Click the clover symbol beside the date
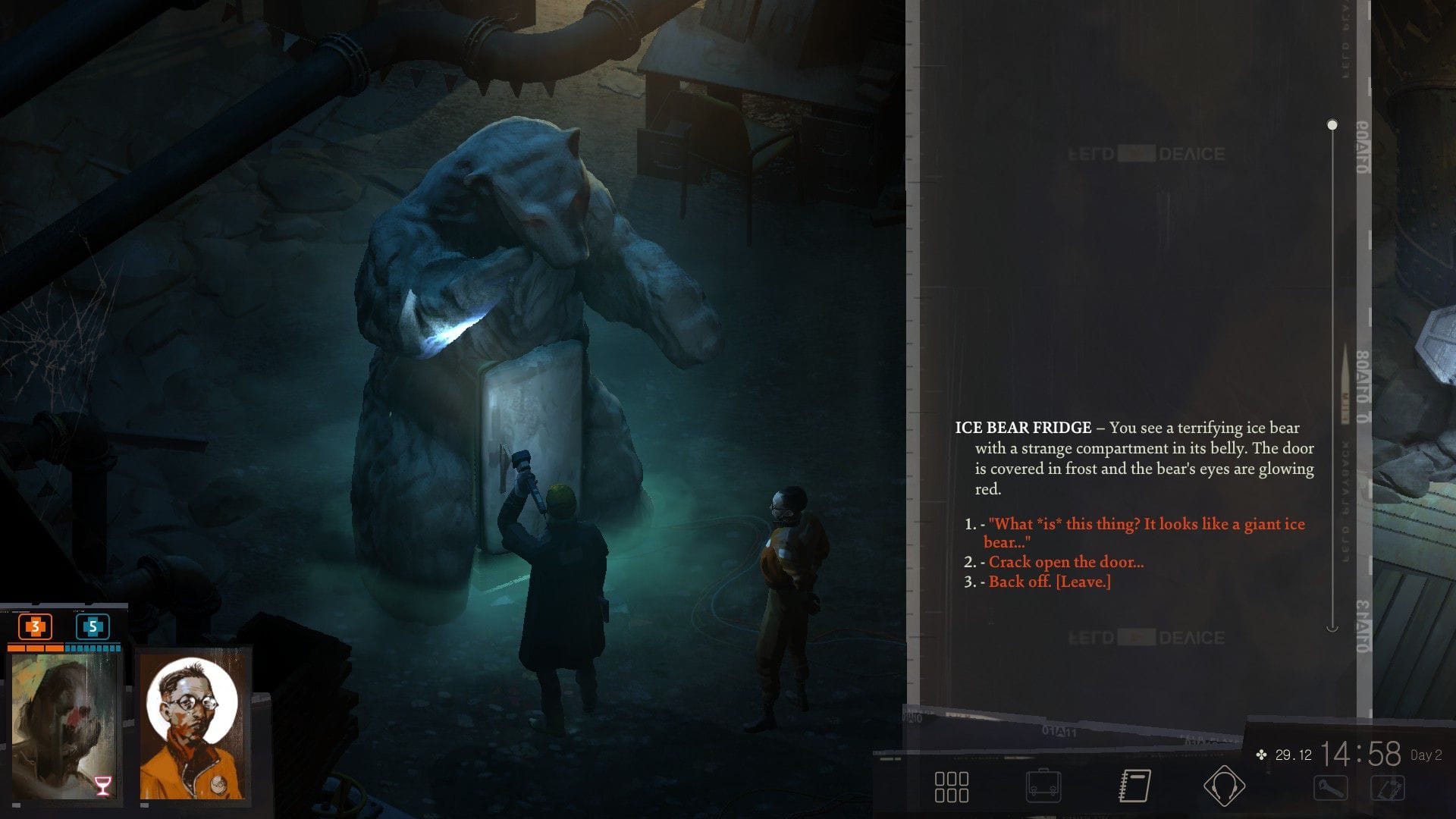Screen dimensions: 1456x819 [x=1261, y=755]
